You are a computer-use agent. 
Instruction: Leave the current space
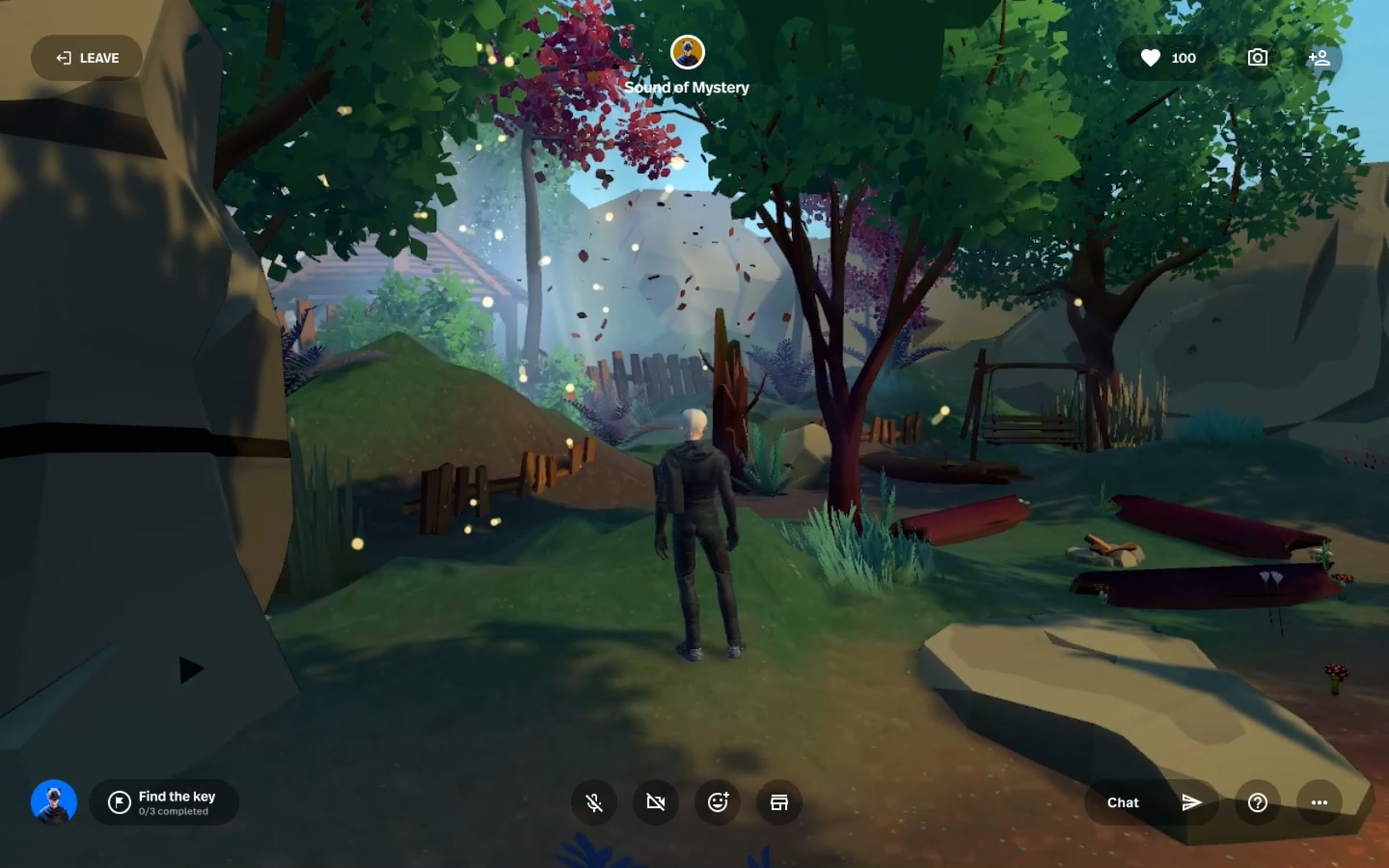click(x=87, y=58)
